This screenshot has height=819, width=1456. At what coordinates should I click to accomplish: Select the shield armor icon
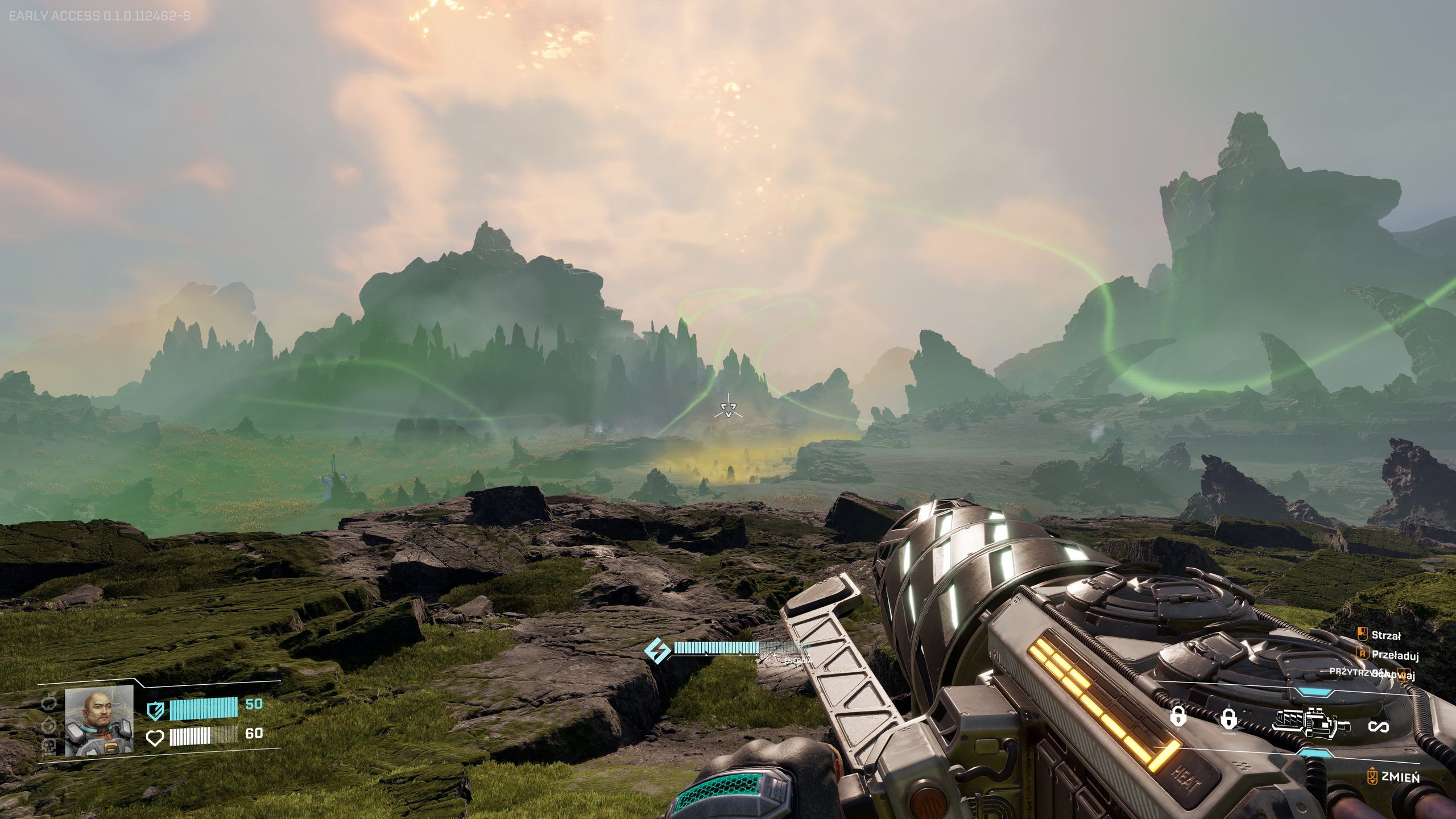(x=155, y=711)
